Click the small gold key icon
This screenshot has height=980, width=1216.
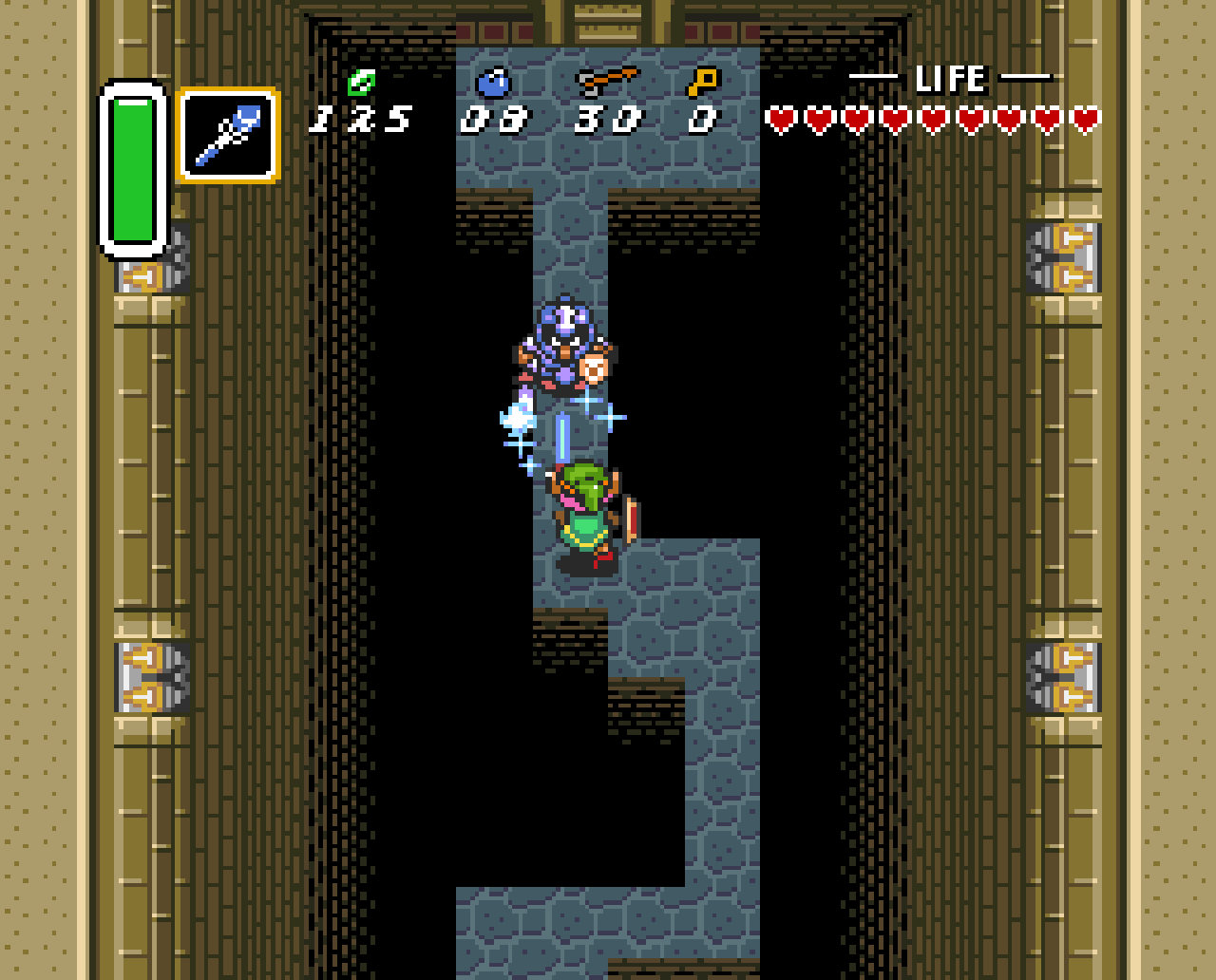coord(703,83)
